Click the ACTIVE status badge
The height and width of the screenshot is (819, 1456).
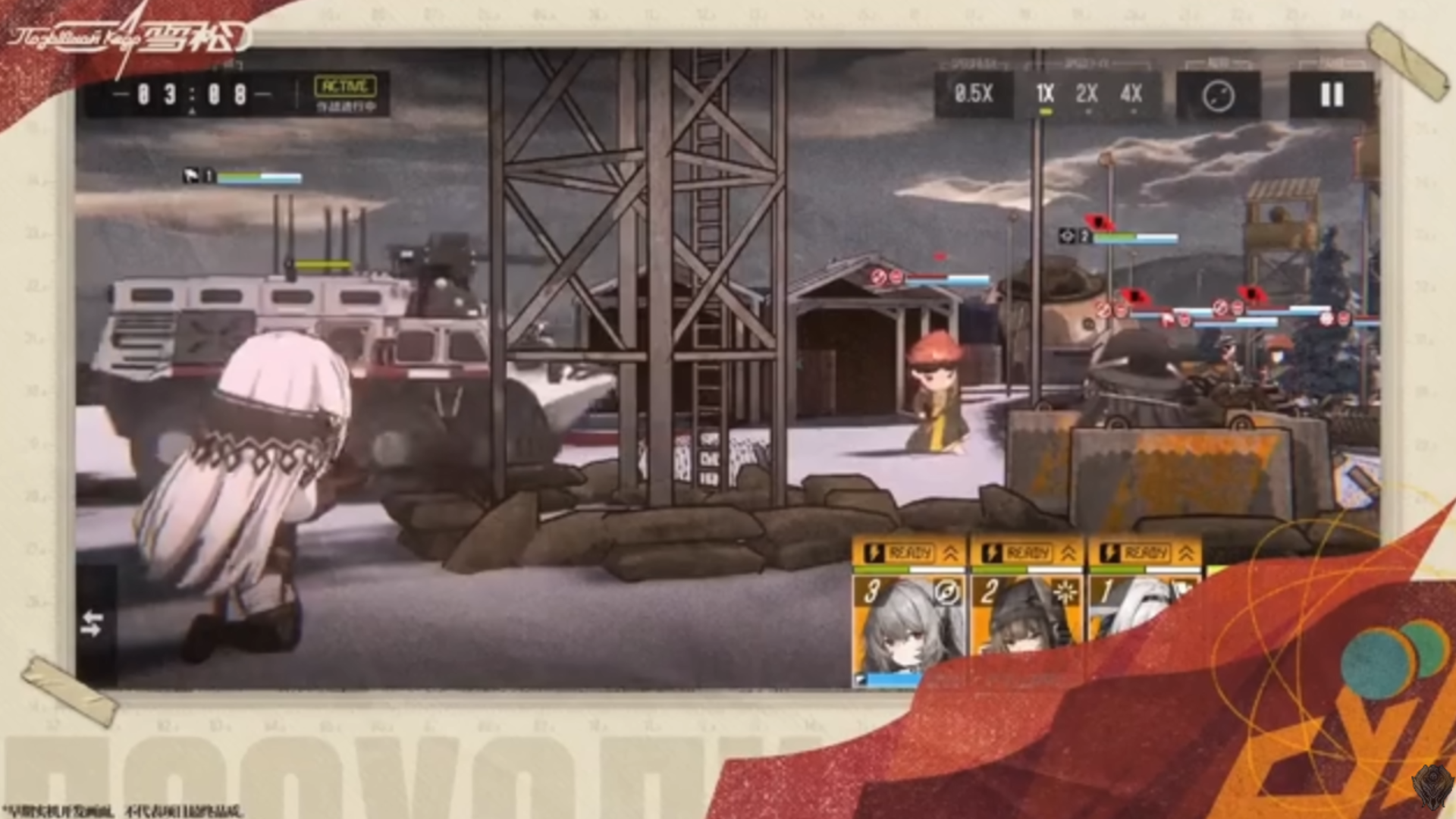[345, 86]
